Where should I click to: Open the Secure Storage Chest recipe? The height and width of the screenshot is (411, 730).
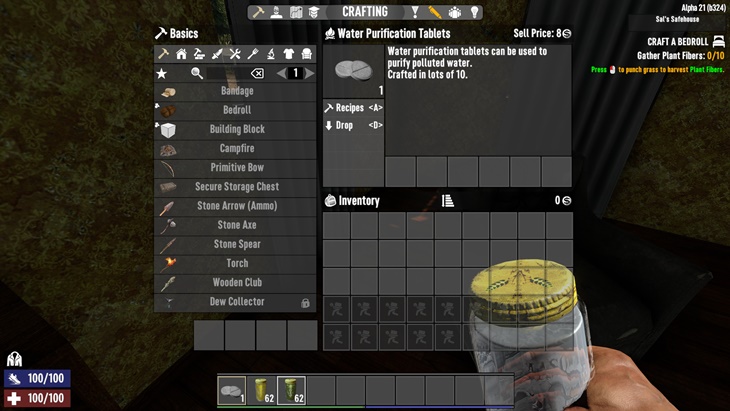click(x=236, y=187)
